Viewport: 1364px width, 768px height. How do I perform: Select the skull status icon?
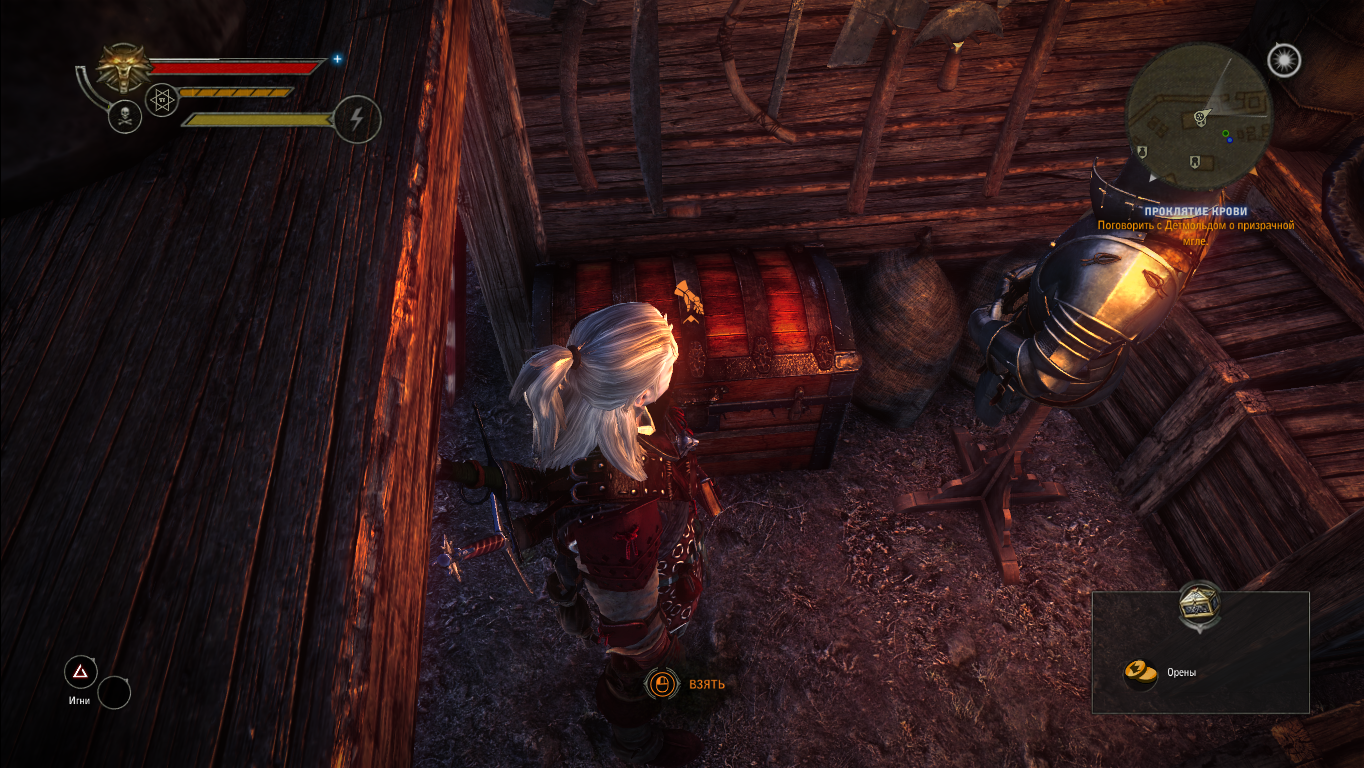[x=124, y=117]
